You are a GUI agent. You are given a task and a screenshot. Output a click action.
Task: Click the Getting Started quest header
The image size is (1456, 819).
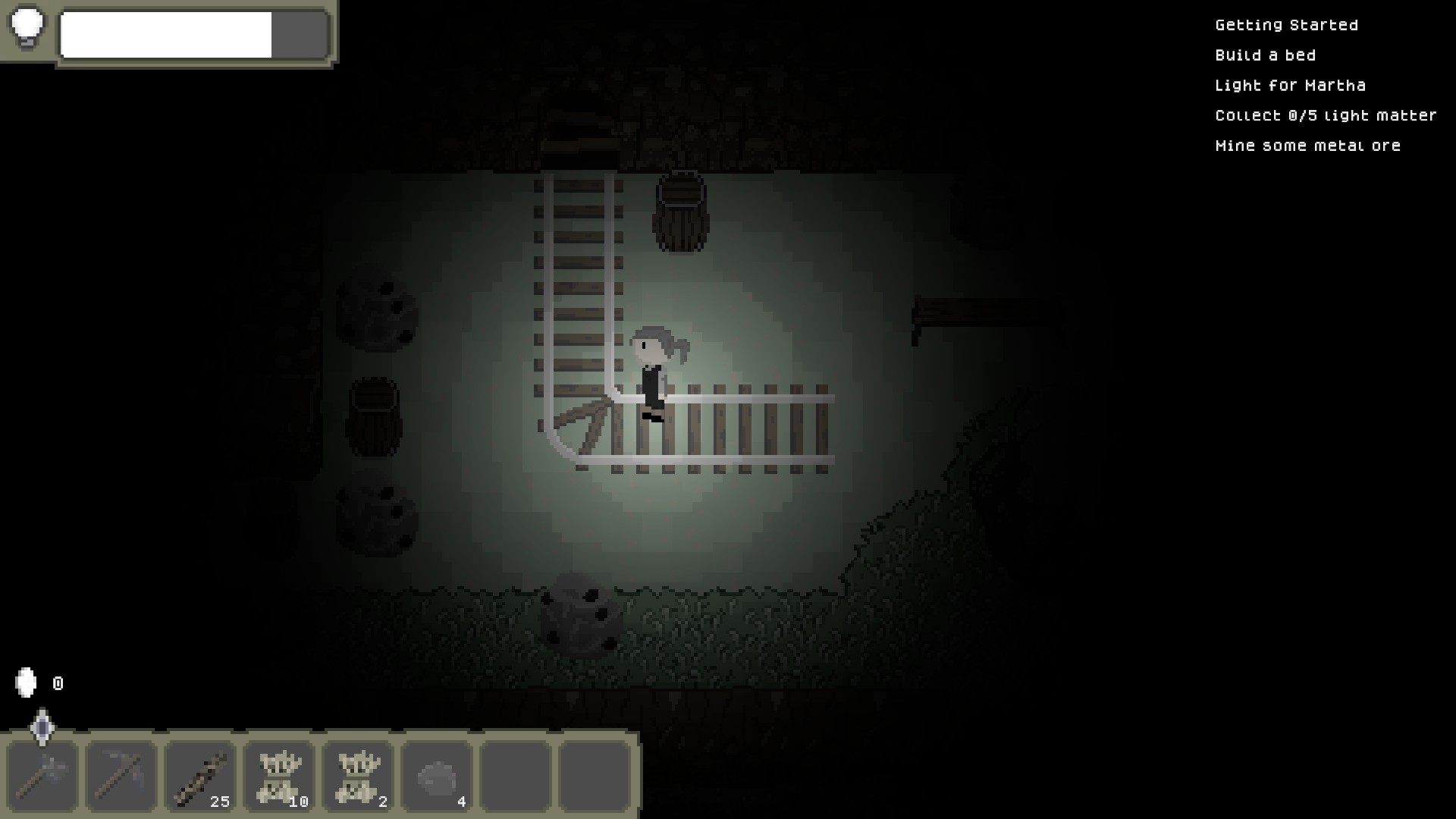[1287, 24]
